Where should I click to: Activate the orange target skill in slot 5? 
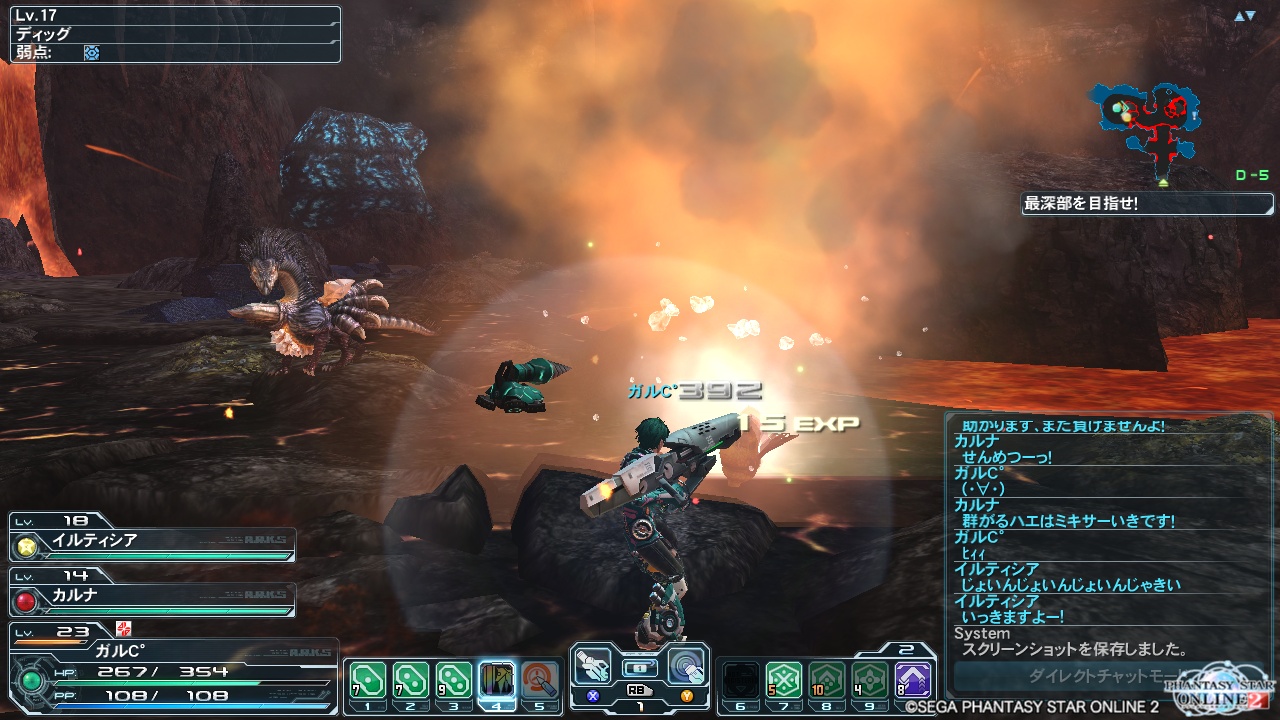point(540,679)
